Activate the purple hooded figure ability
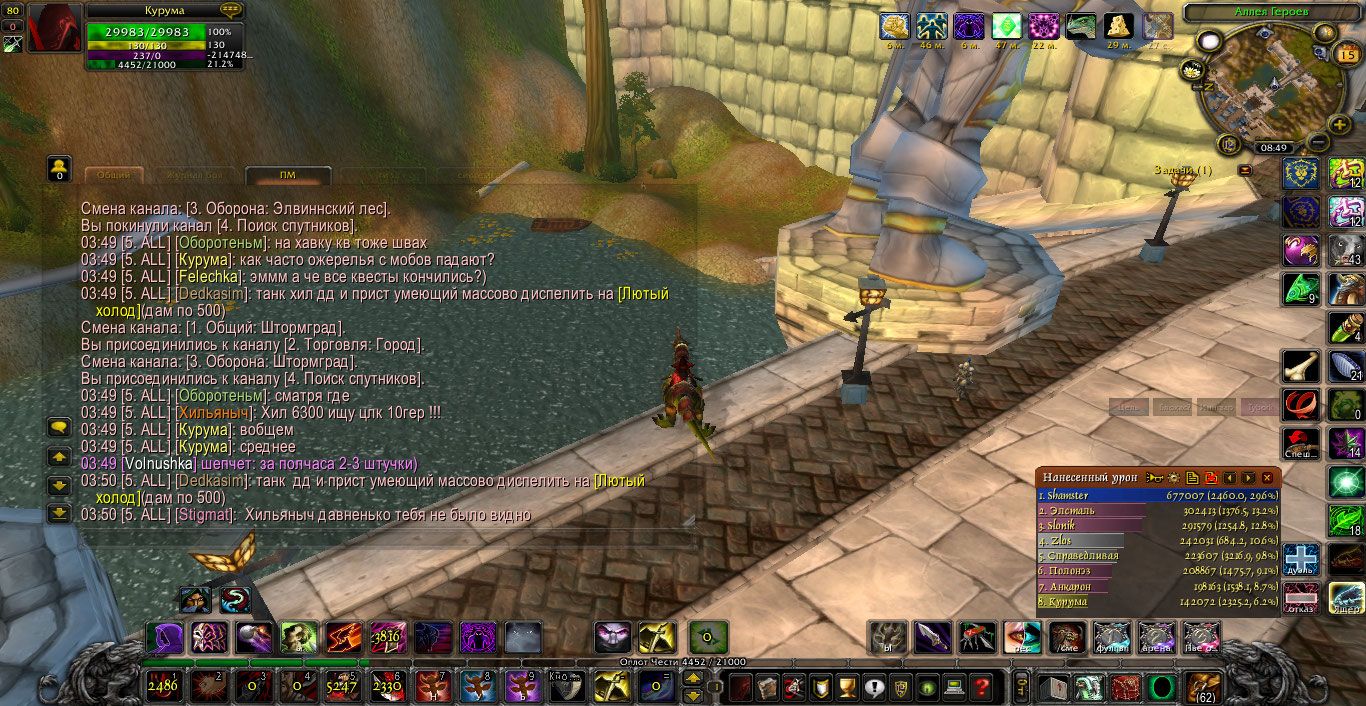The height and width of the screenshot is (706, 1366). coord(164,637)
